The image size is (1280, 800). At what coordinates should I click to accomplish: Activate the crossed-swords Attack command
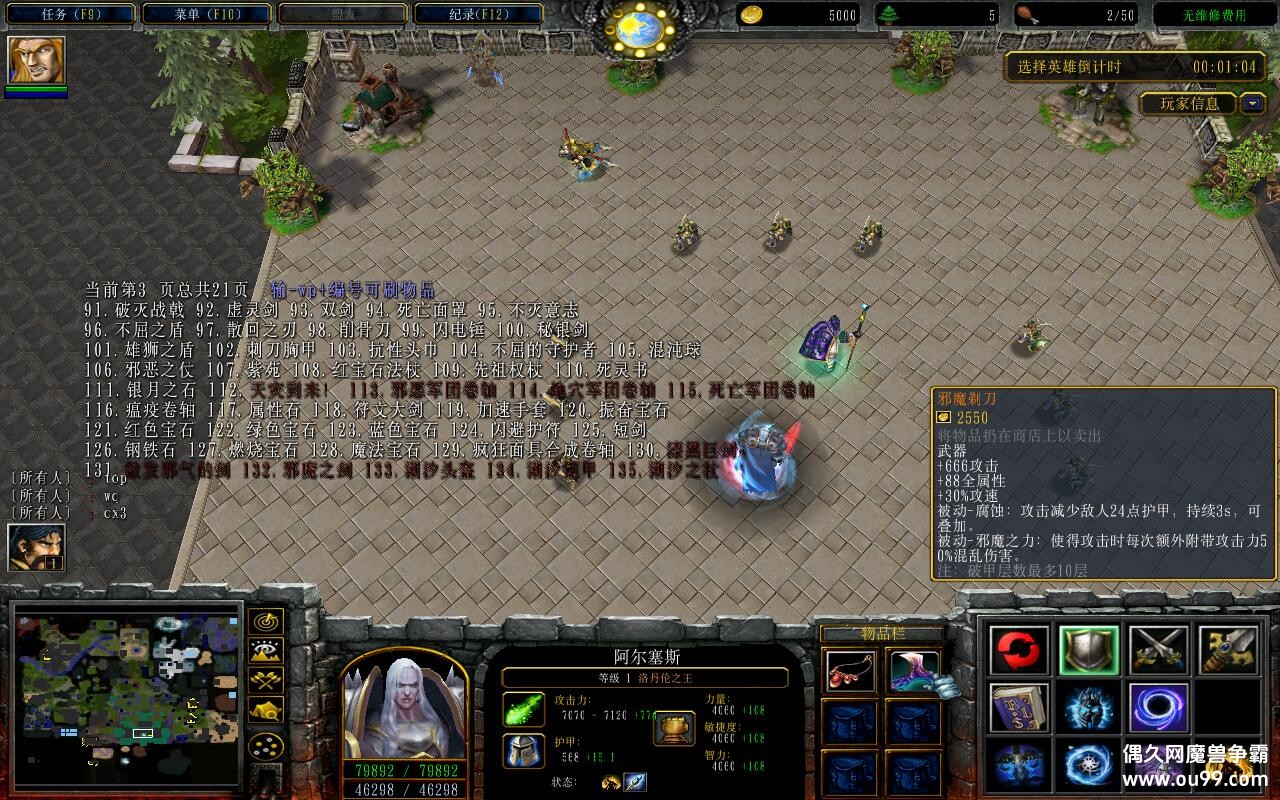click(1157, 649)
